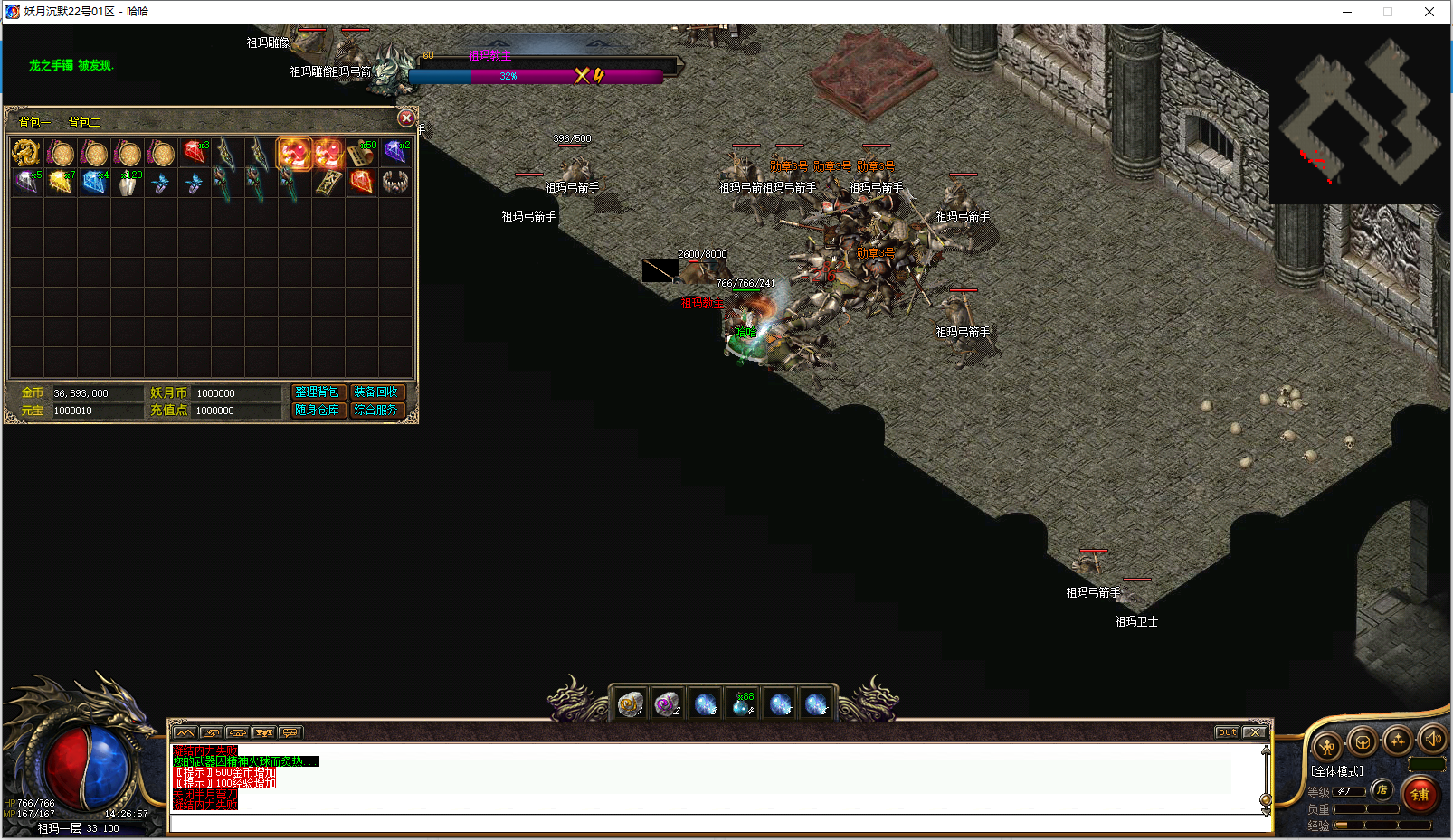The image size is (1453, 840).
Task: Select the golden dragon emblem in backpack
Action: pos(25,153)
